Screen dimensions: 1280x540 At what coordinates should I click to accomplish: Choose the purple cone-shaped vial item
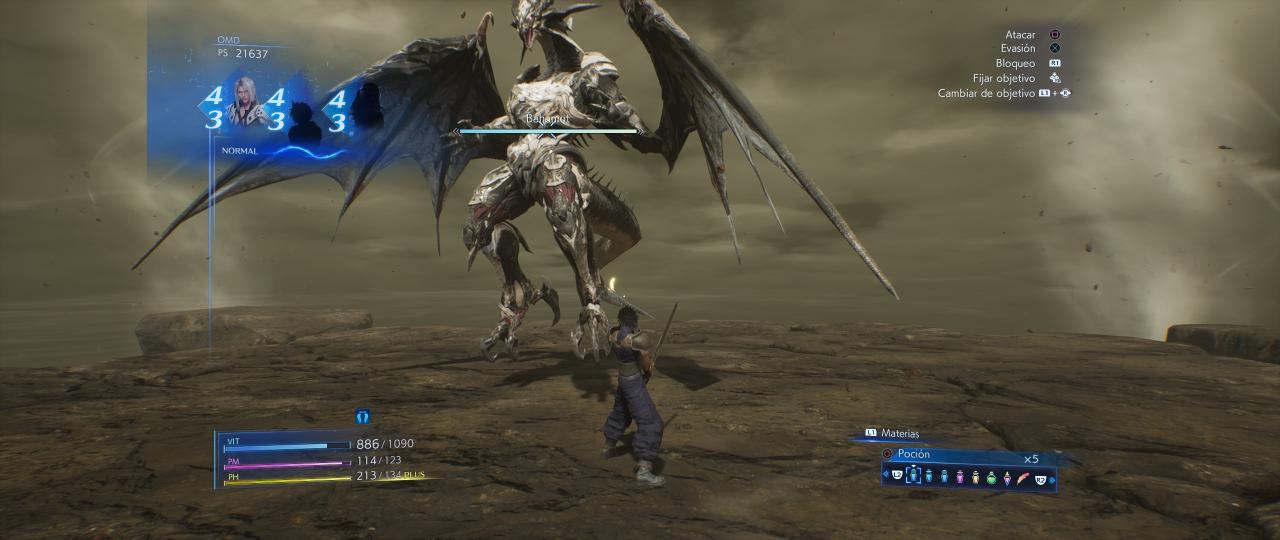1008,477
